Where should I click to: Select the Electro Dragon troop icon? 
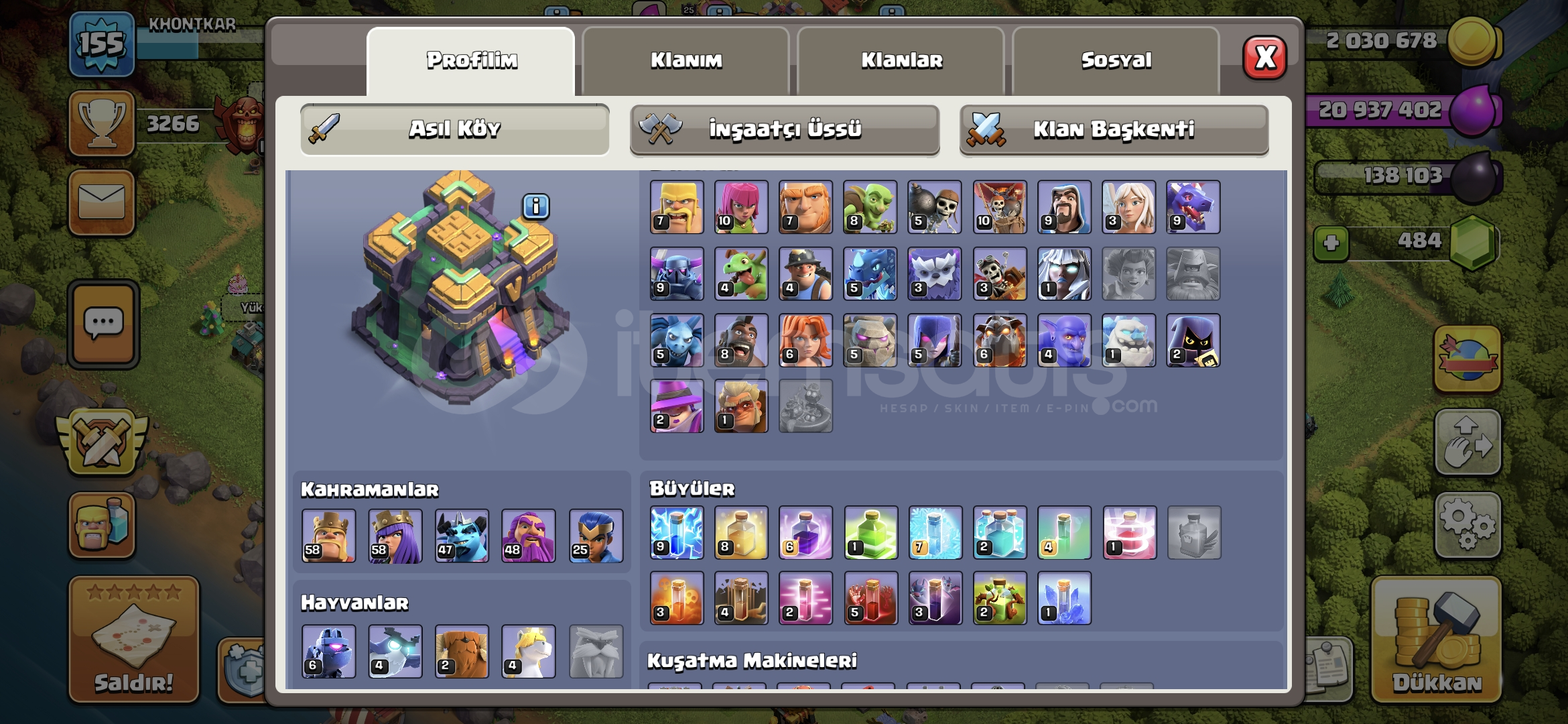(870, 274)
